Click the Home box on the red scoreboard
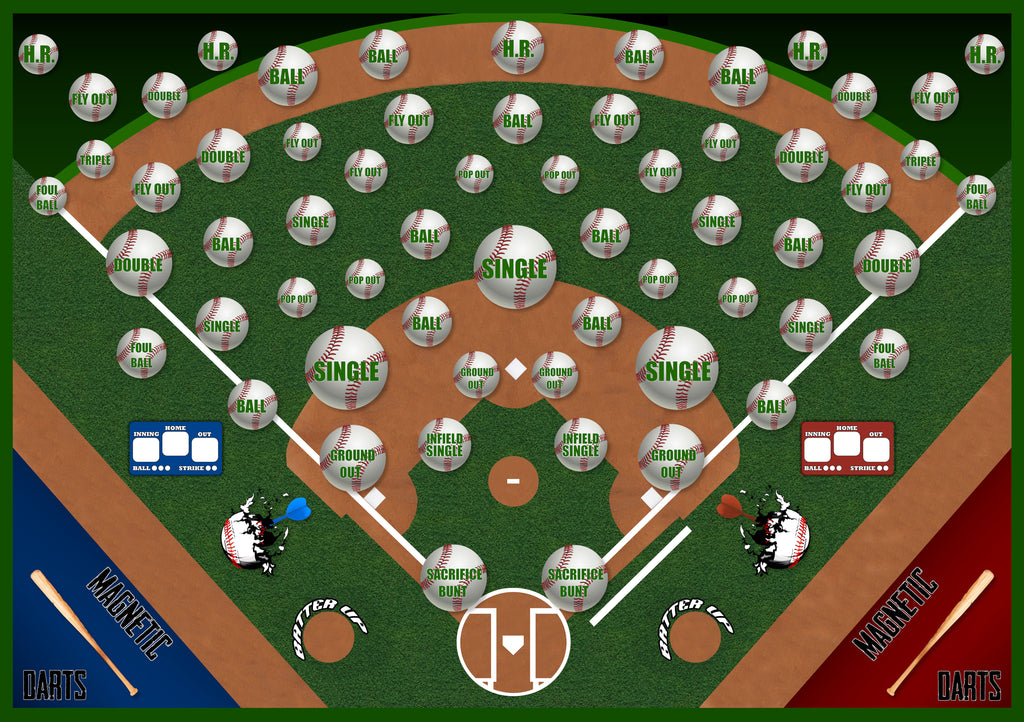Image resolution: width=1024 pixels, height=722 pixels. 847,443
